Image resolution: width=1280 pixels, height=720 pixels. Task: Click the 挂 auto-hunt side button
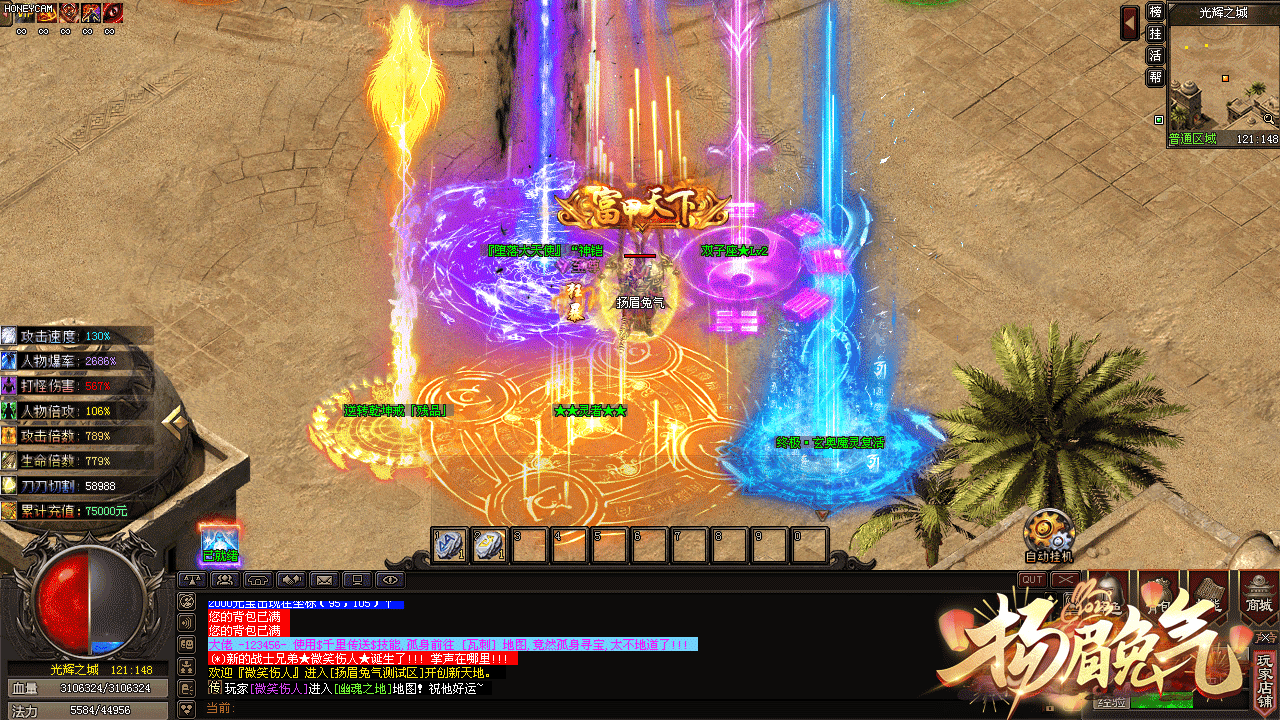pyautogui.click(x=1155, y=34)
